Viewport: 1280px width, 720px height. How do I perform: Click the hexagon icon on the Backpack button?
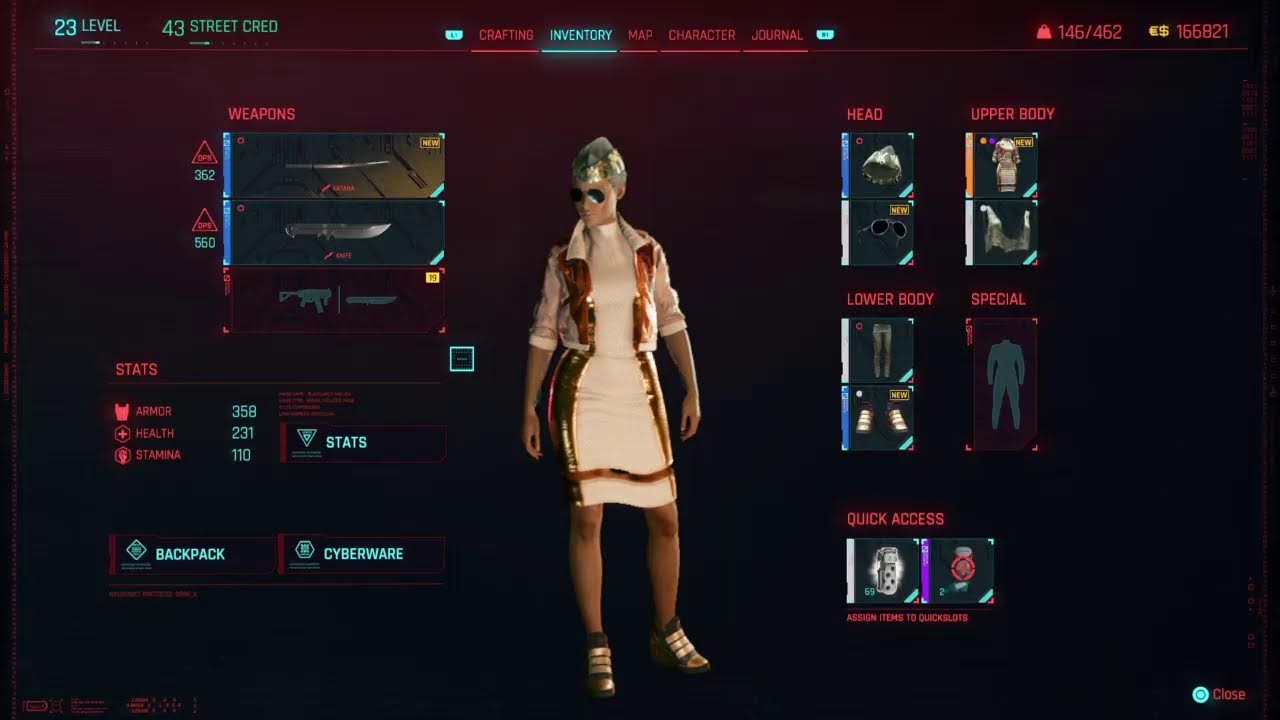(x=134, y=553)
